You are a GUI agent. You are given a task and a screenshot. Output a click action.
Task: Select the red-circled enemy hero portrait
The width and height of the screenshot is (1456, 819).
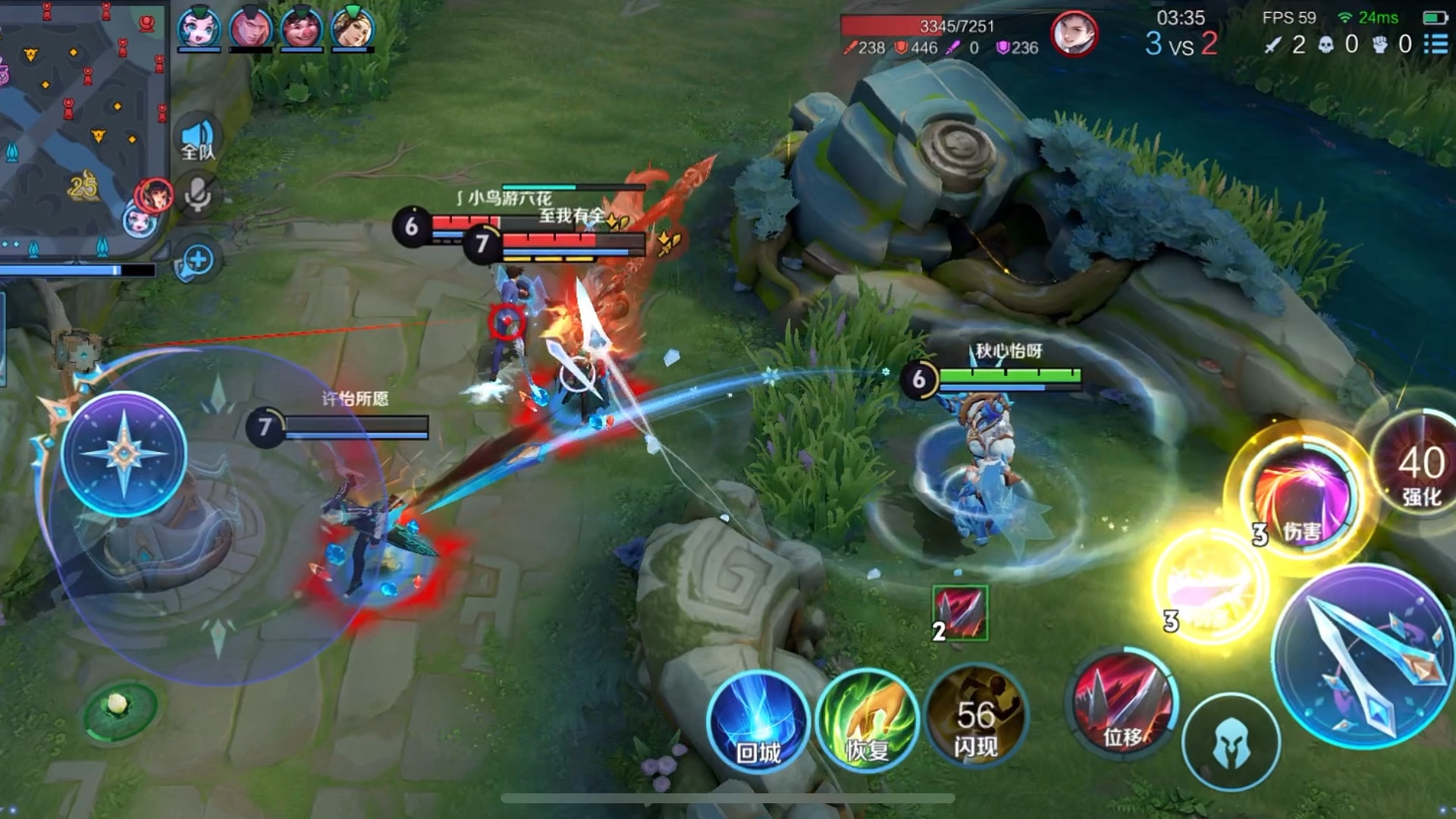click(x=1074, y=34)
